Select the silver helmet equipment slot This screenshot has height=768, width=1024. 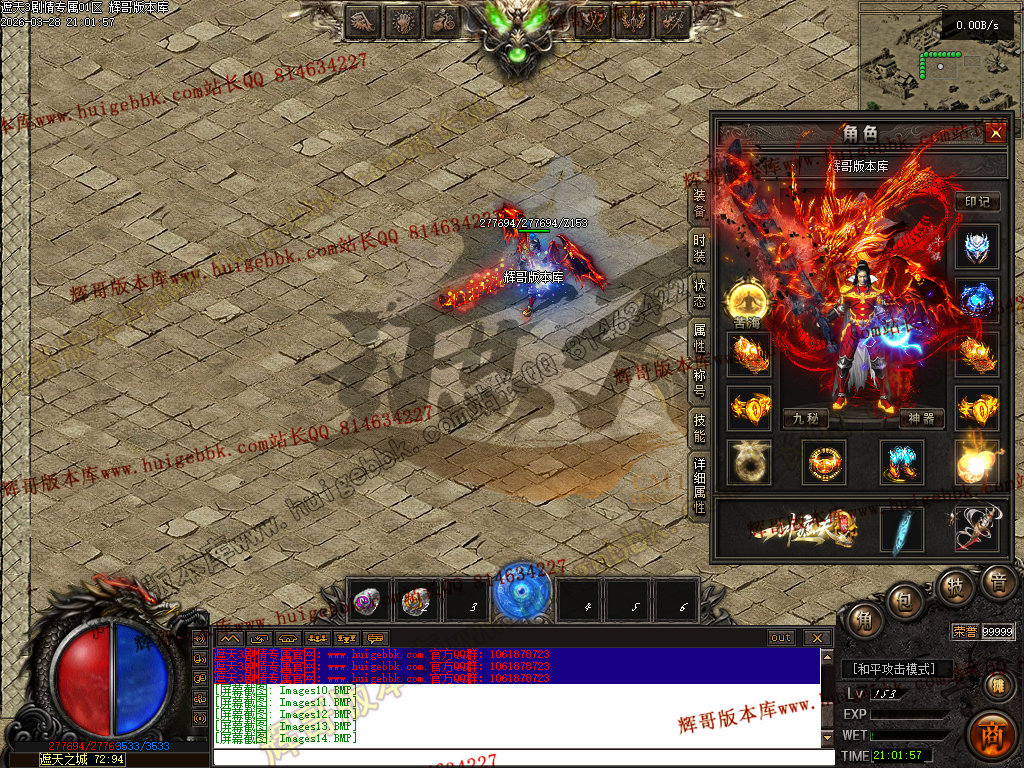[x=976, y=248]
